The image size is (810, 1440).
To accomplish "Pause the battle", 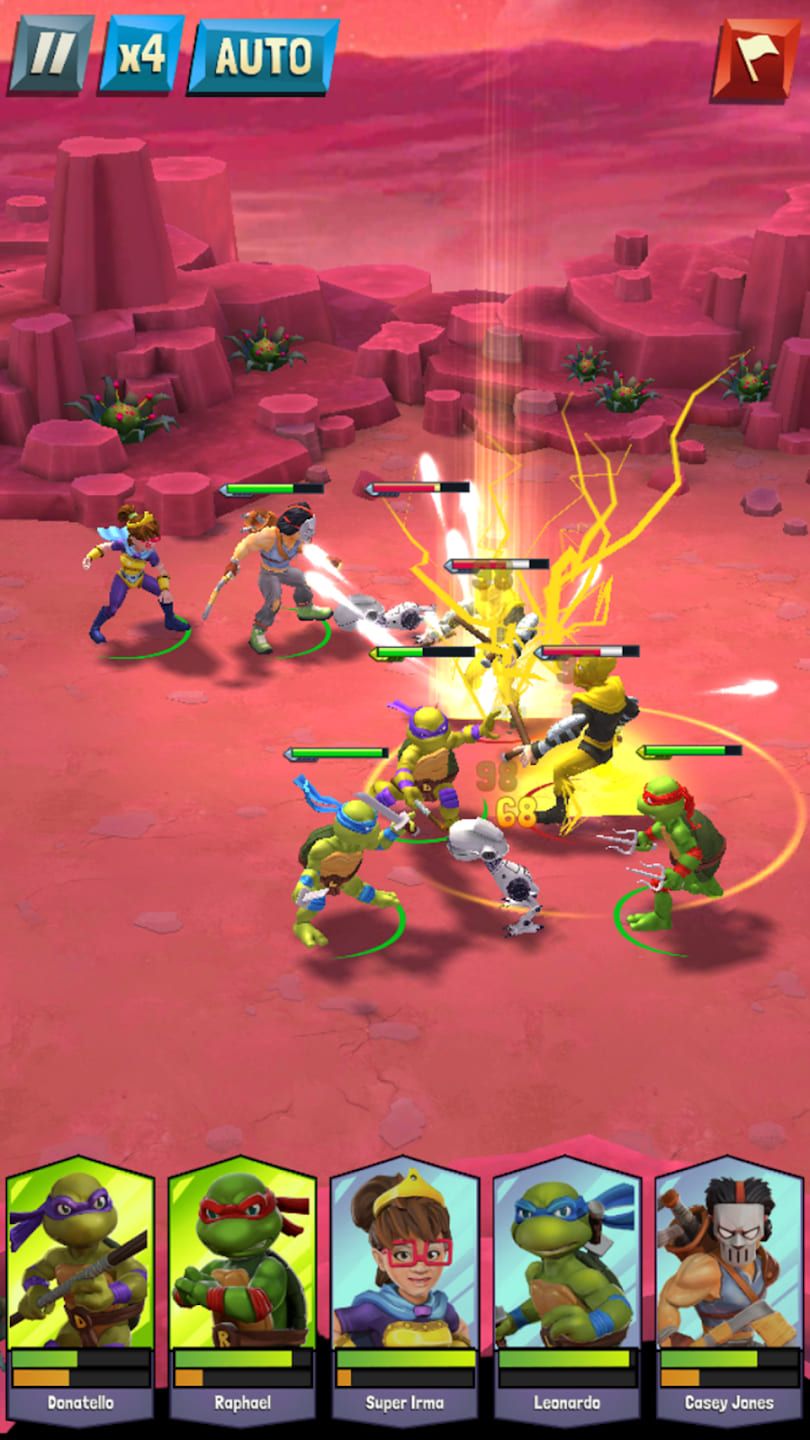I will click(x=50, y=55).
